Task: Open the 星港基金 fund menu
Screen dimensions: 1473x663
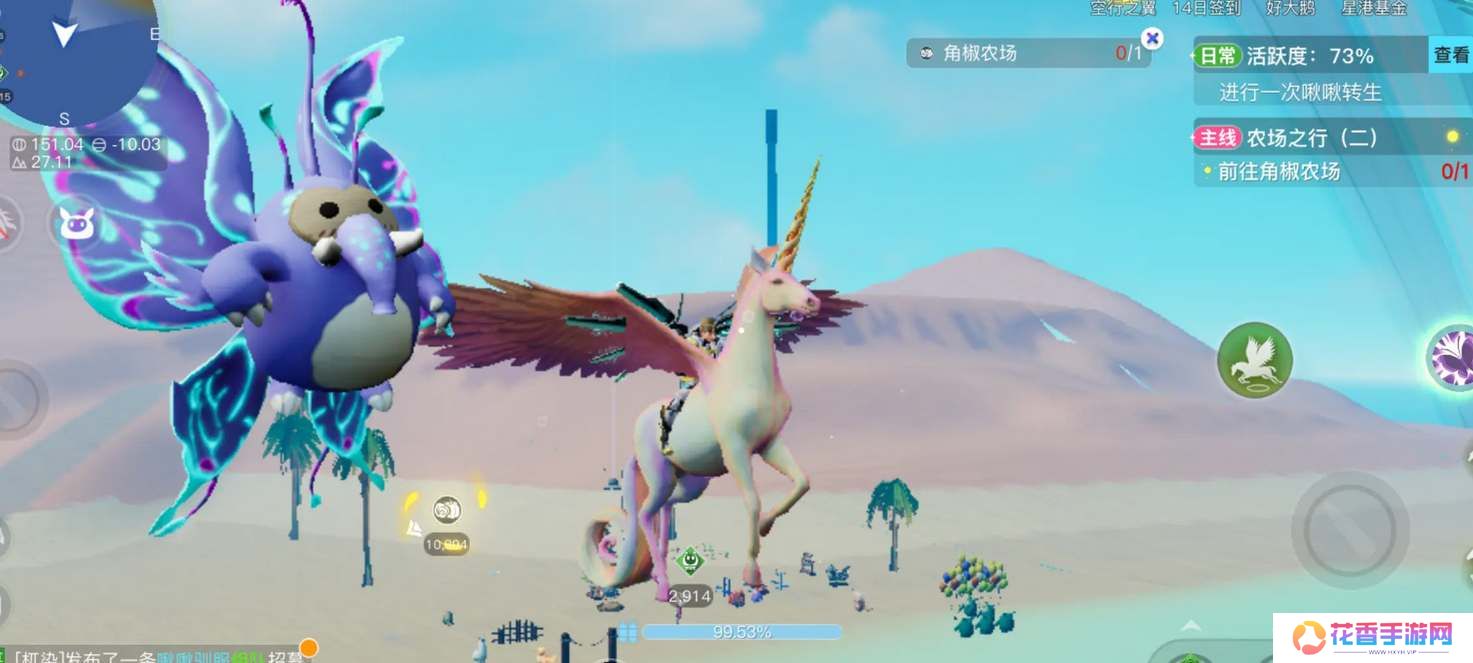Action: [1372, 8]
